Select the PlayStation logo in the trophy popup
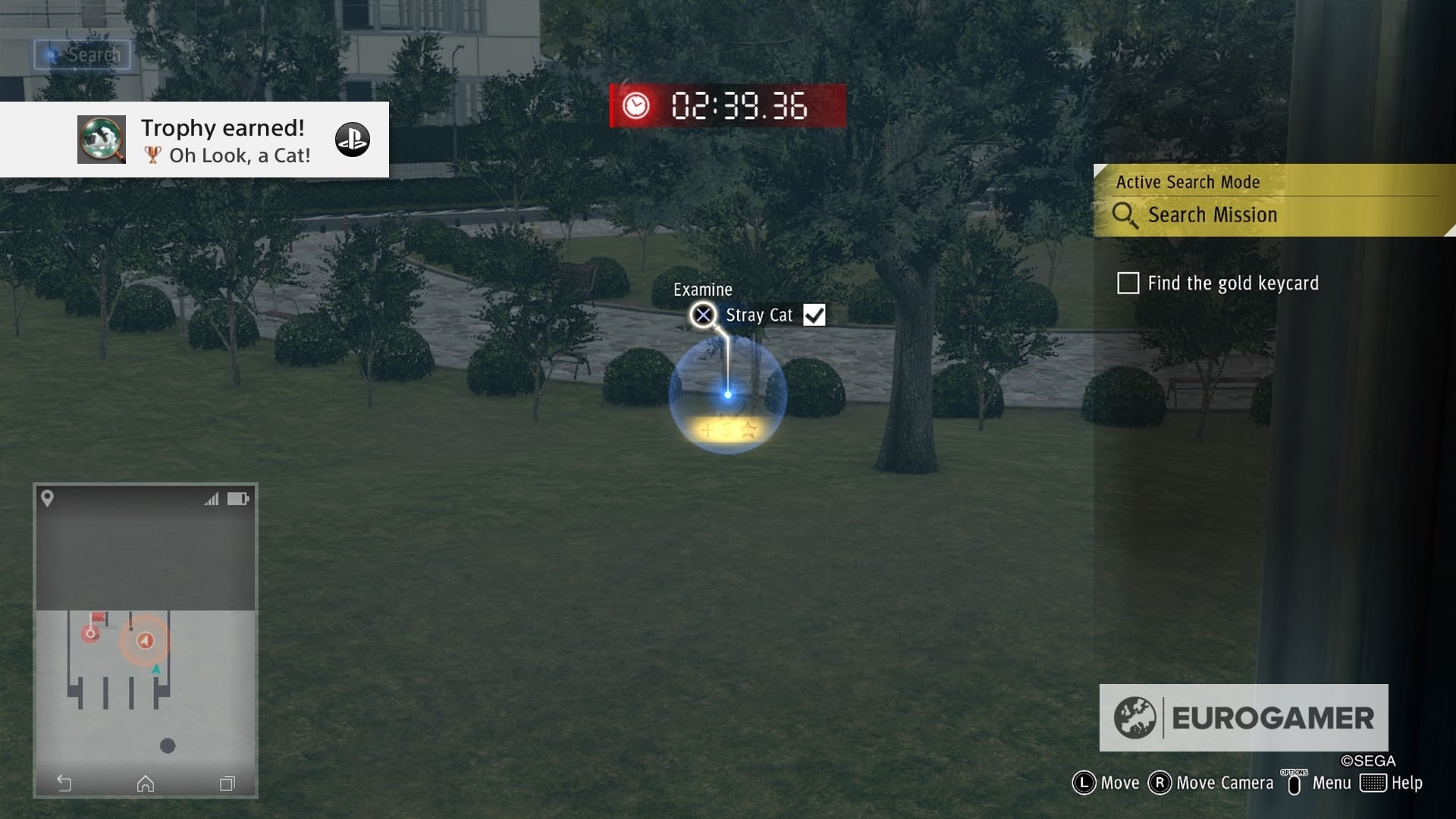 [353, 139]
